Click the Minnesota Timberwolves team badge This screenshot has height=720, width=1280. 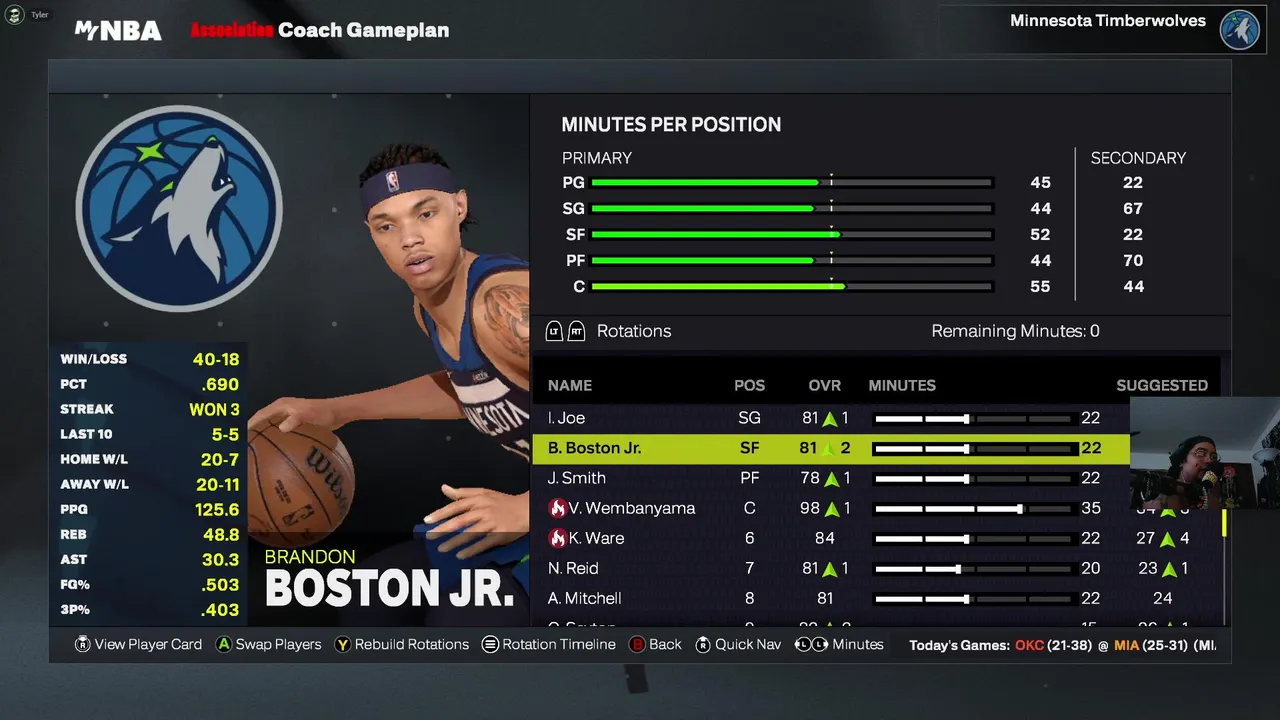pos(1239,29)
